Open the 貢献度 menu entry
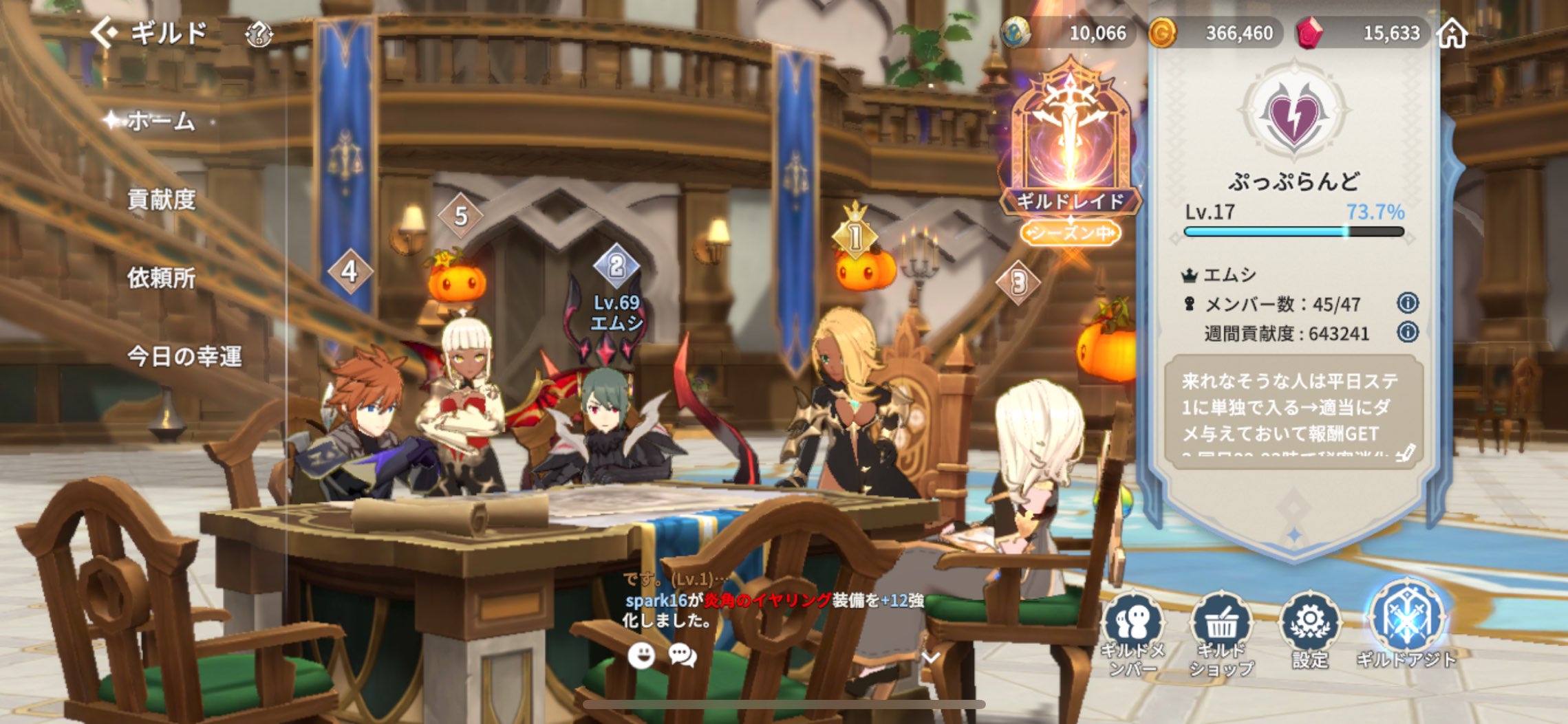This screenshot has height=724, width=1568. pyautogui.click(x=162, y=200)
